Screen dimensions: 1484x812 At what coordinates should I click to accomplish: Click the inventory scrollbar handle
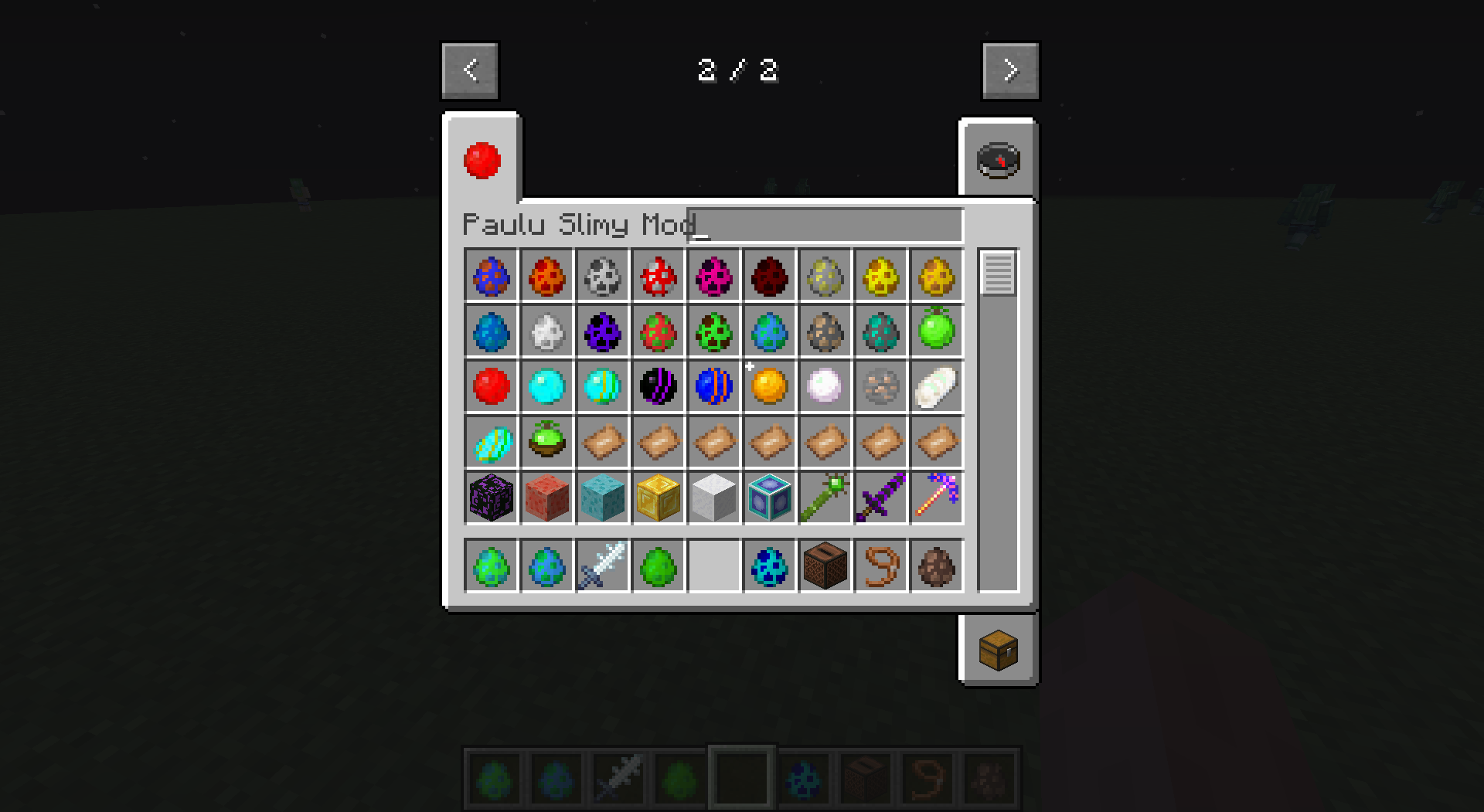(998, 272)
